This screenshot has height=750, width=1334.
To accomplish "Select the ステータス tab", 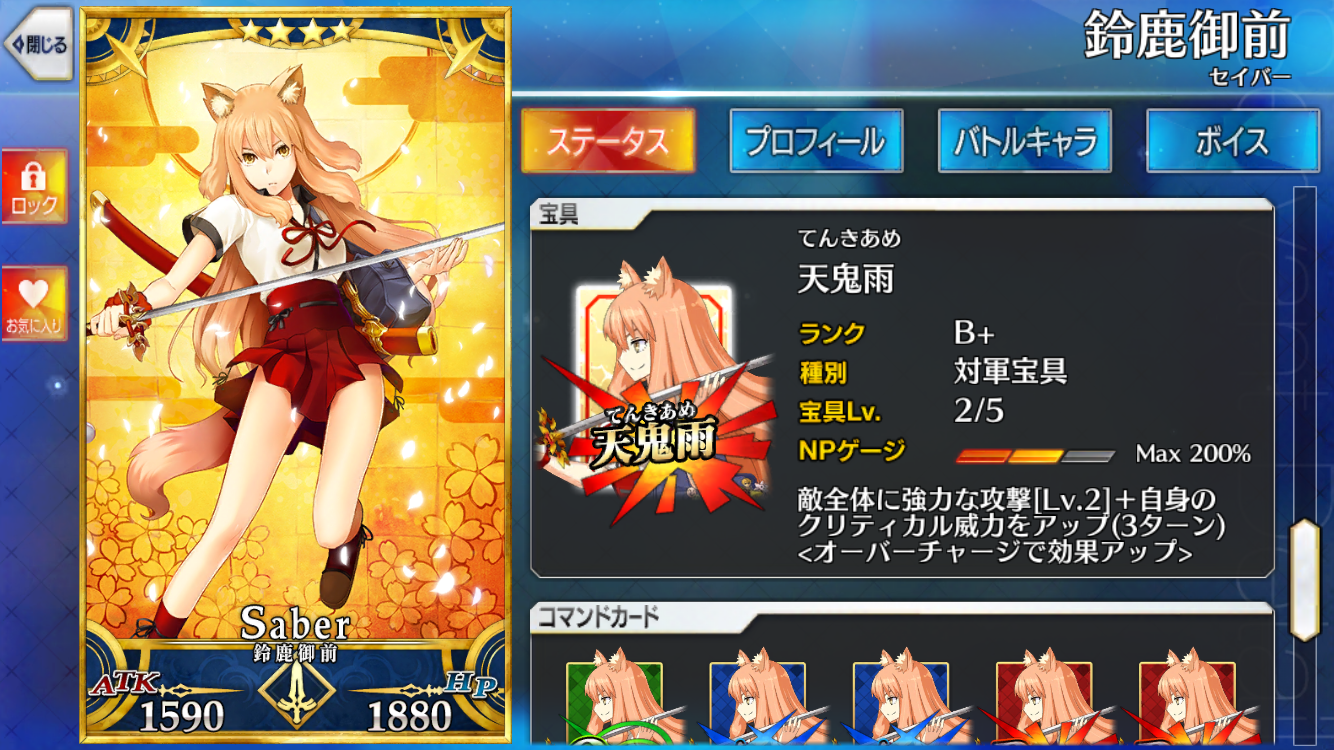I will (609, 141).
